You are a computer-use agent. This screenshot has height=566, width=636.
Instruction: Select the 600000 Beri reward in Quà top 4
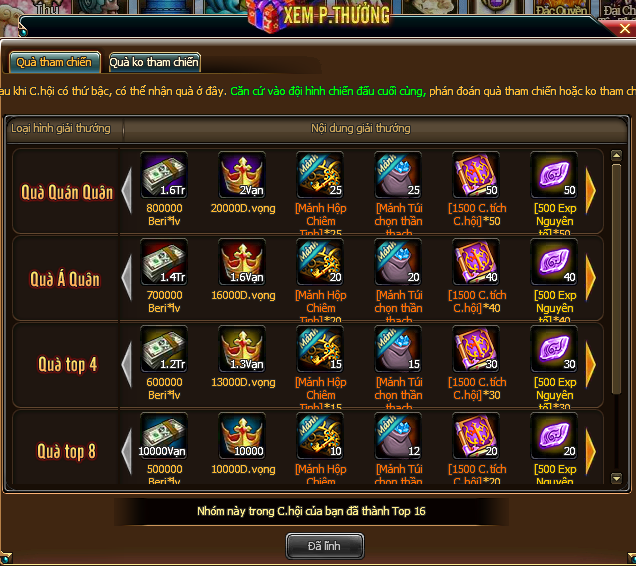click(x=164, y=349)
